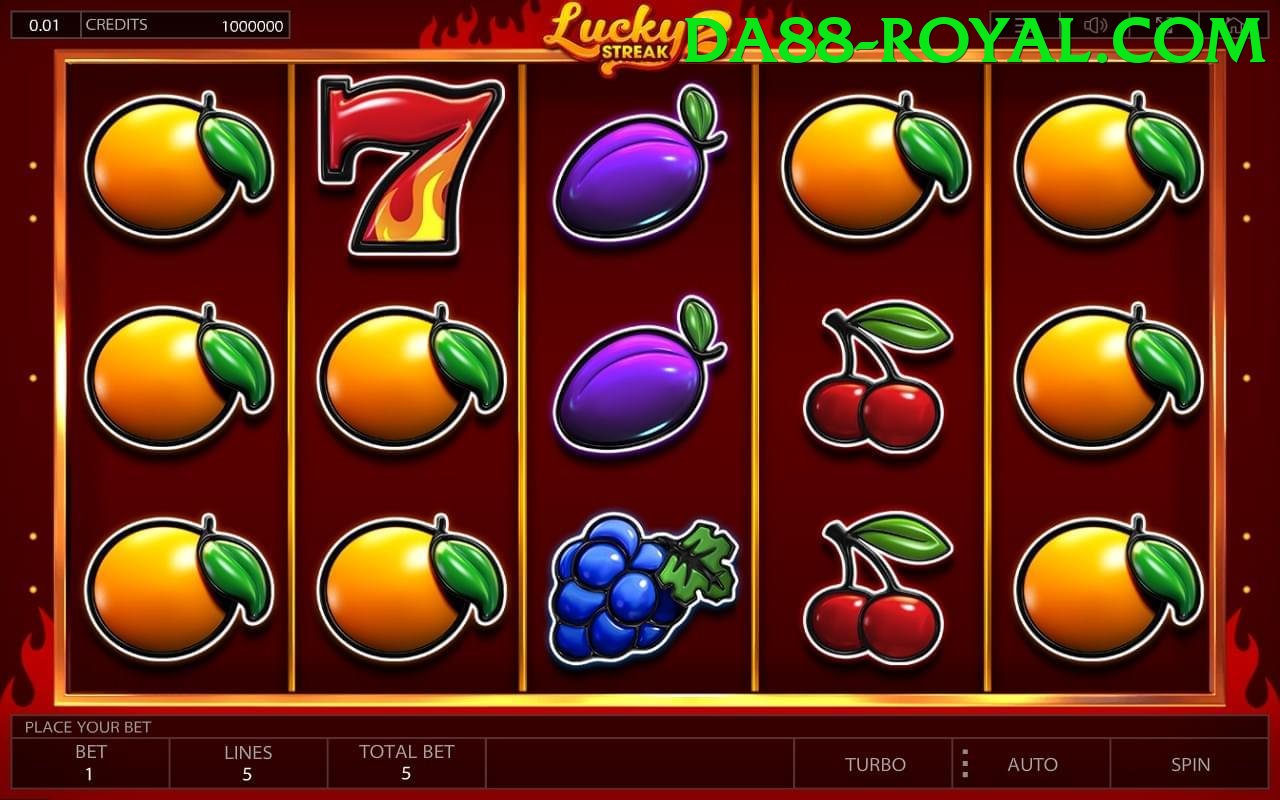The width and height of the screenshot is (1280, 800).
Task: Open the LINES selector showing 5
Action: coord(248,764)
